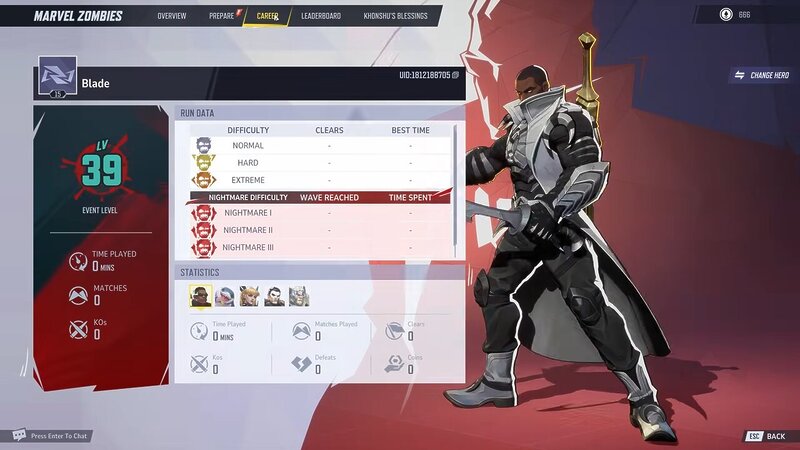This screenshot has width=800, height=450.
Task: Open Khonshu's Blessings tab
Action: [395, 16]
